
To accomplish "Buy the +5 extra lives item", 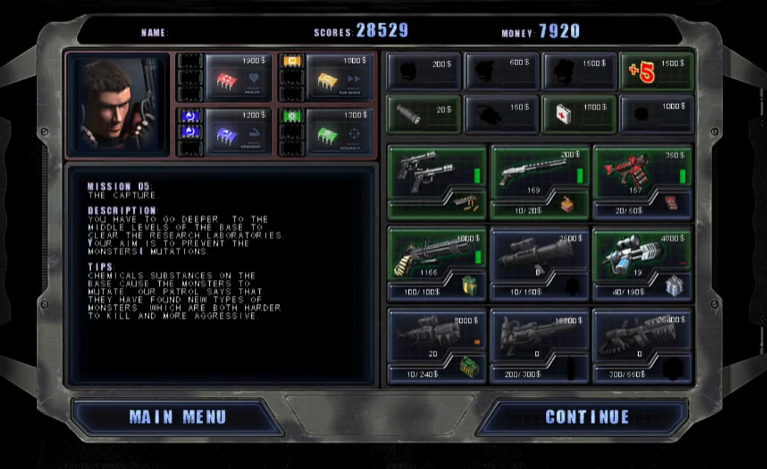I will point(655,71).
